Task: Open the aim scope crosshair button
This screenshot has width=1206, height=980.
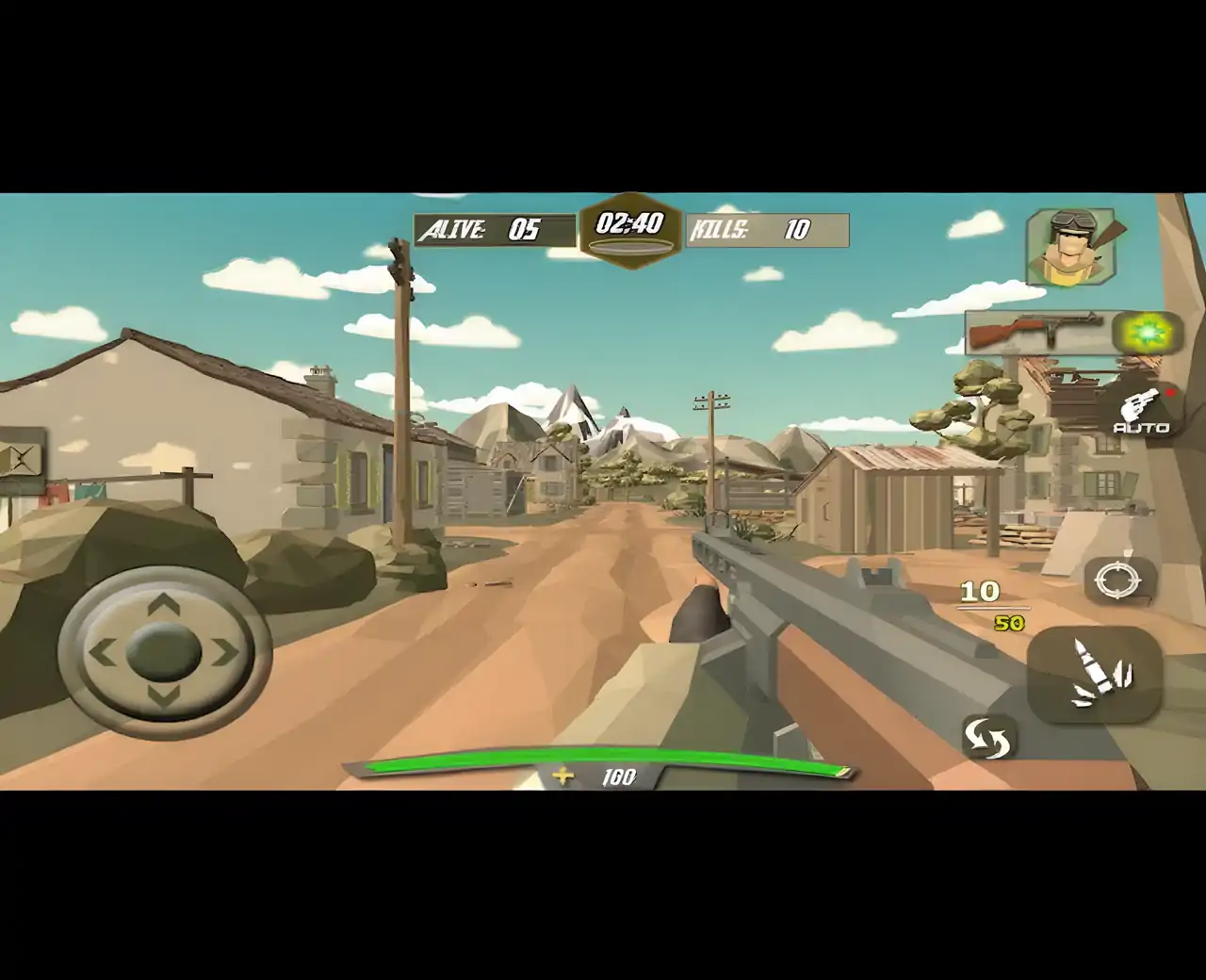Action: [x=1117, y=580]
